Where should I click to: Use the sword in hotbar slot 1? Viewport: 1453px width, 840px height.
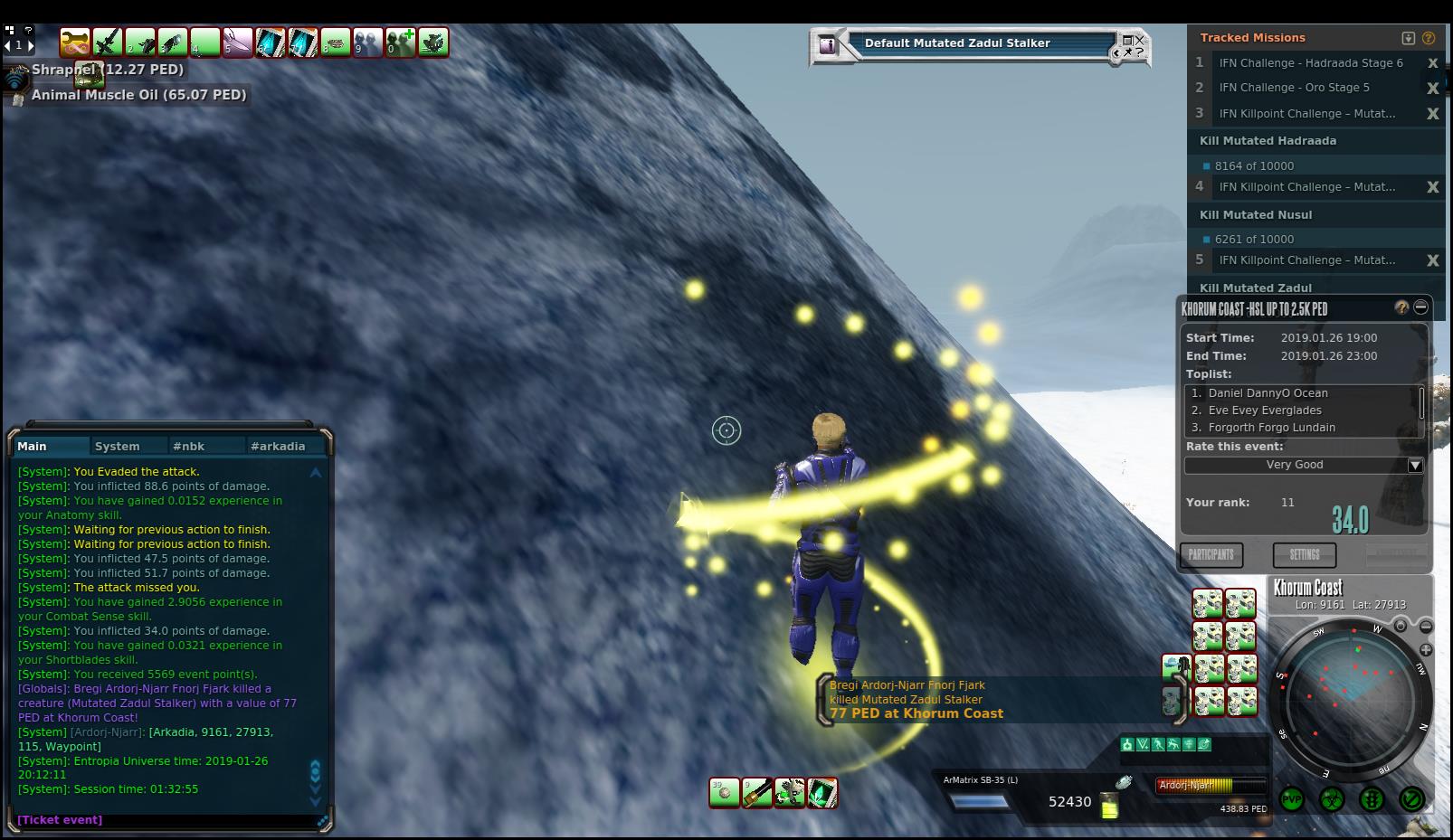tap(108, 42)
